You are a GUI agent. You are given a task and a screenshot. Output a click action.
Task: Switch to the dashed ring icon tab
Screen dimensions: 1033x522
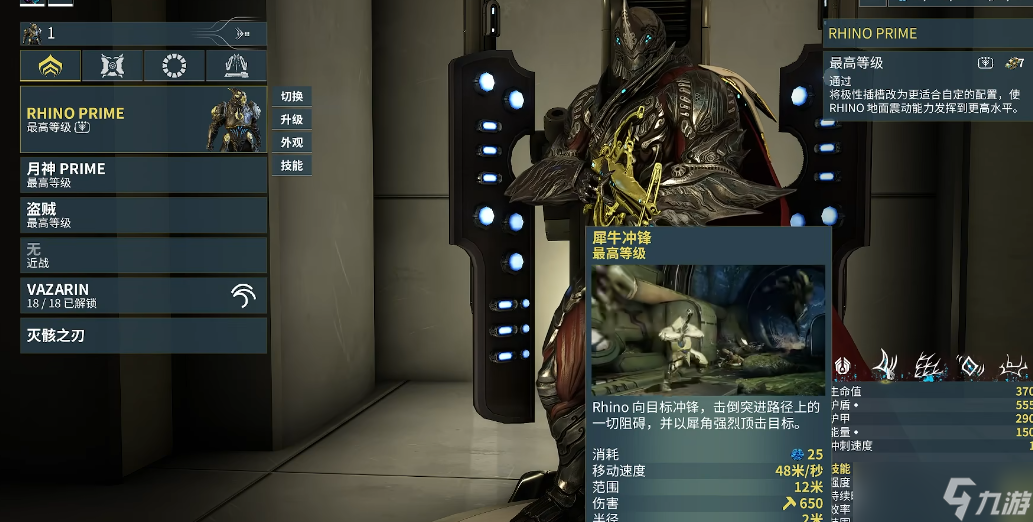pyautogui.click(x=174, y=66)
